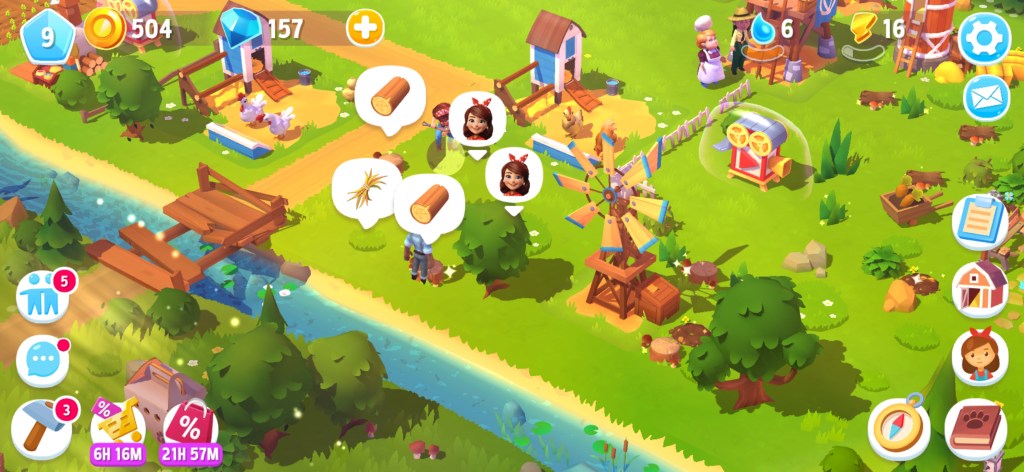
Task: Tap the plus button to buy gems
Action: 365,28
